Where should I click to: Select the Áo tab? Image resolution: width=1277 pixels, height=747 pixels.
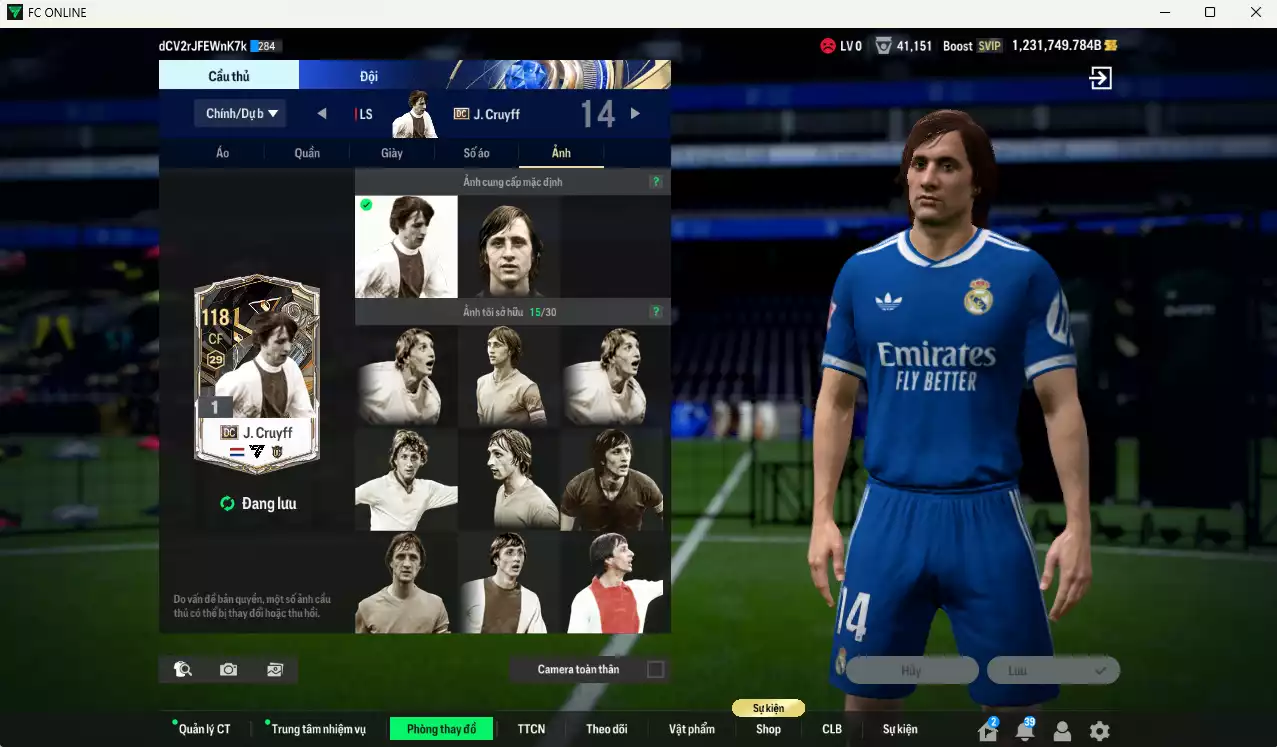click(x=222, y=153)
